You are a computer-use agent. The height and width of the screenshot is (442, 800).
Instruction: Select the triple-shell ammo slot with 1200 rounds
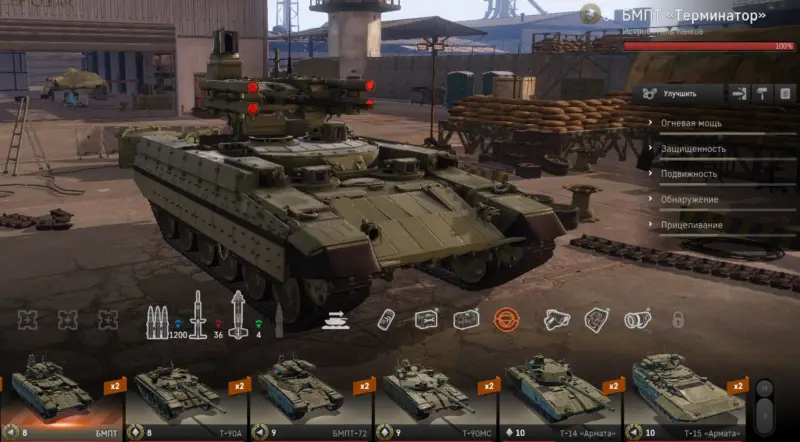pyautogui.click(x=158, y=318)
